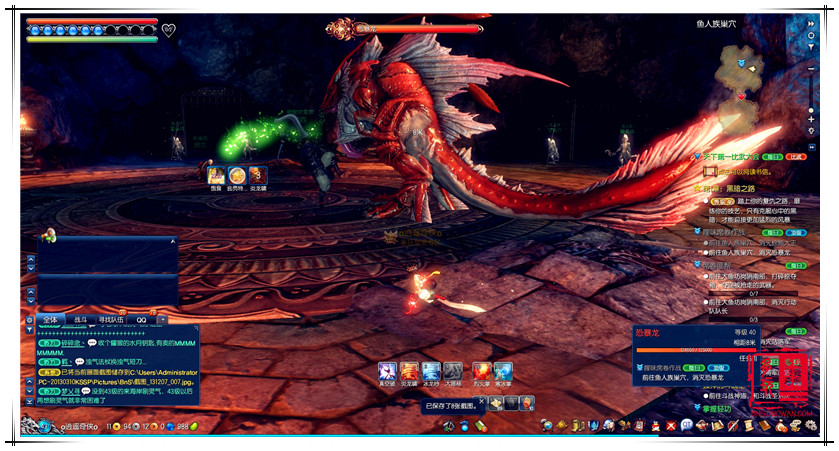This screenshot has height=451, width=839.
Task: Open the 战斗 chat tab
Action: click(x=81, y=320)
